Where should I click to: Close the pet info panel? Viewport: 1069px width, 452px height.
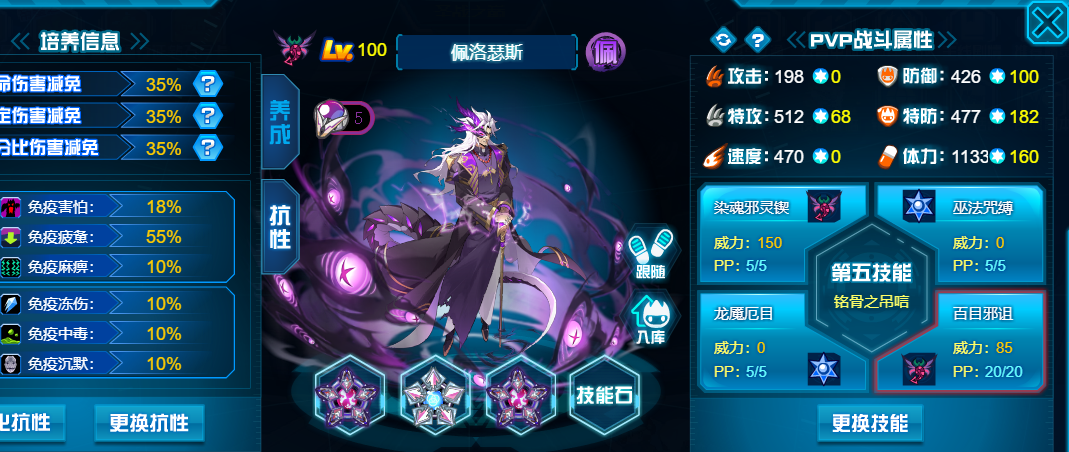tap(1046, 22)
